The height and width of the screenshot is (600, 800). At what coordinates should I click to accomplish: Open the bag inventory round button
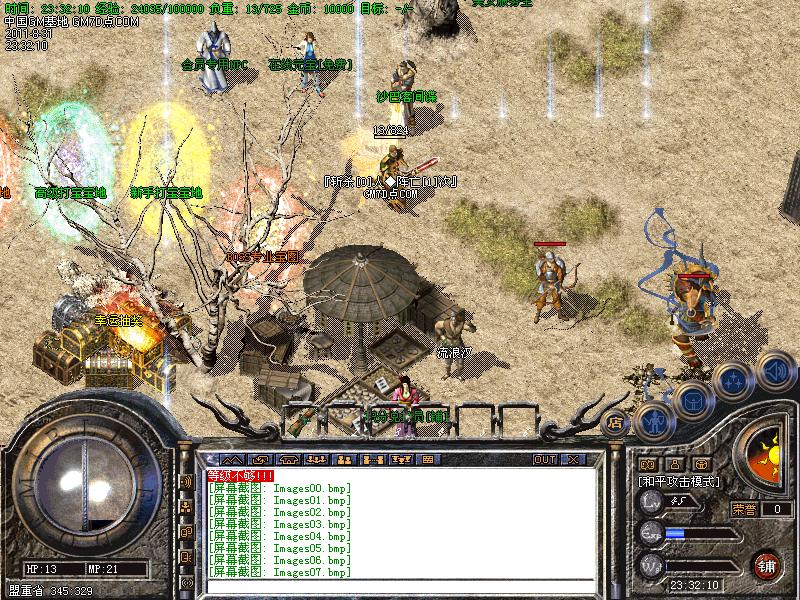[694, 400]
